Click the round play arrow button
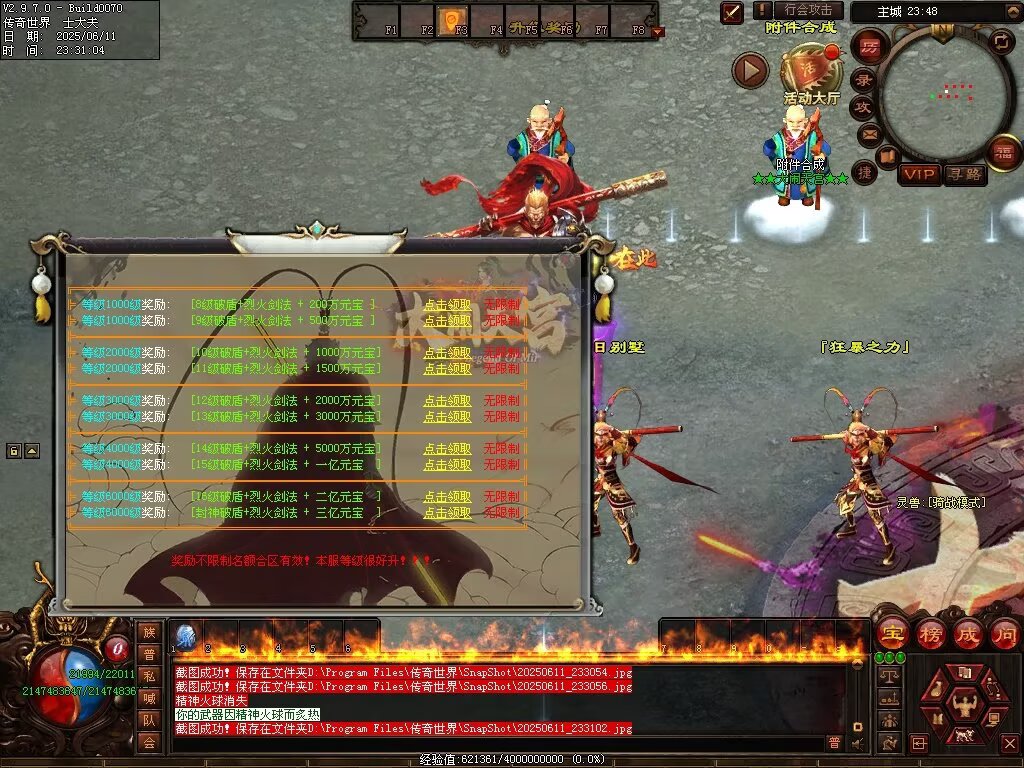Image resolution: width=1024 pixels, height=768 pixels. (750, 69)
